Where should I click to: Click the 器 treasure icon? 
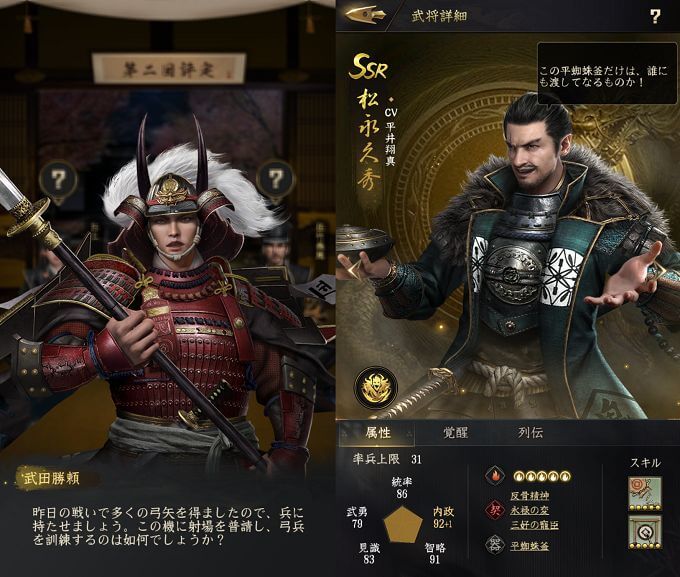click(x=494, y=545)
